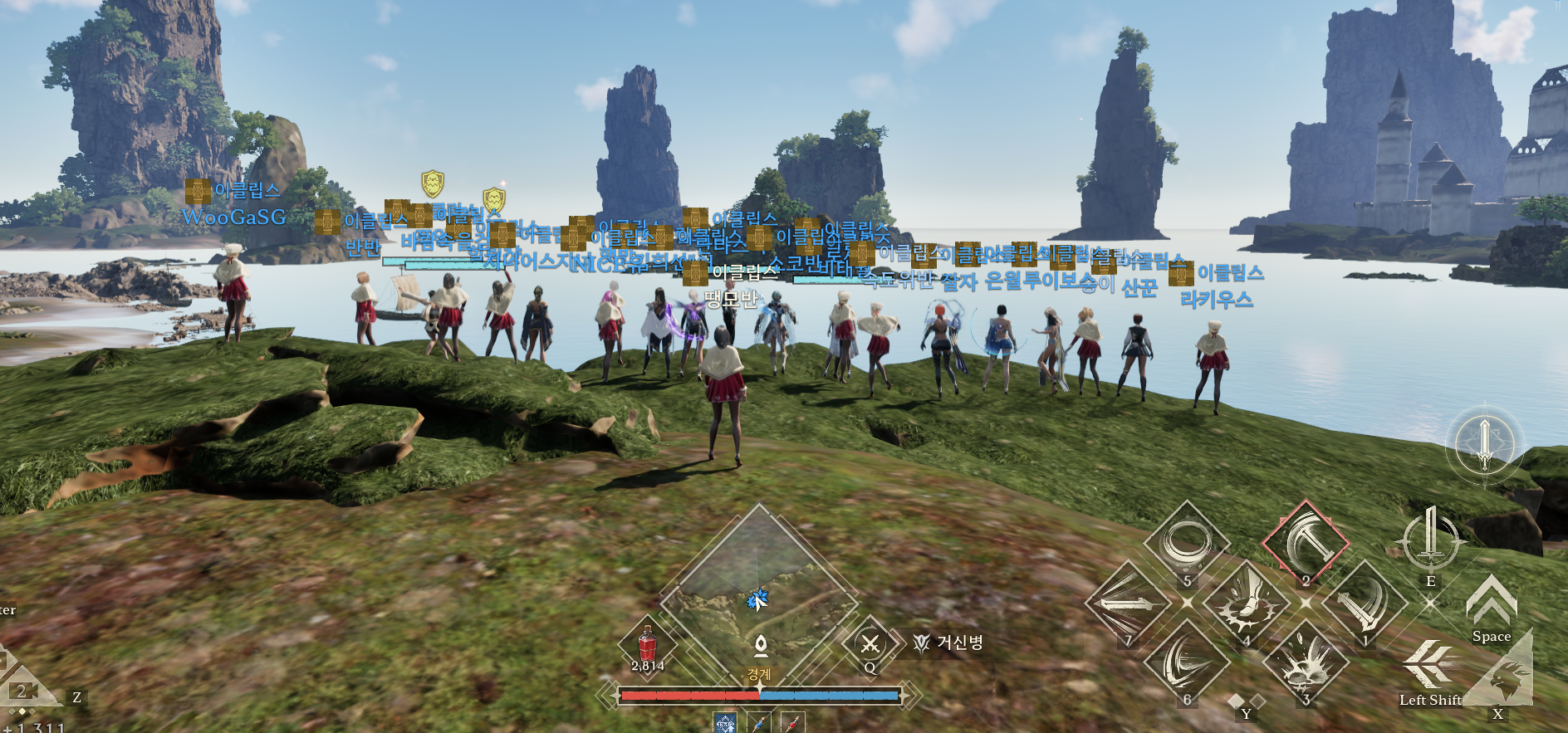Activate the stomping foot skill

1245,605
